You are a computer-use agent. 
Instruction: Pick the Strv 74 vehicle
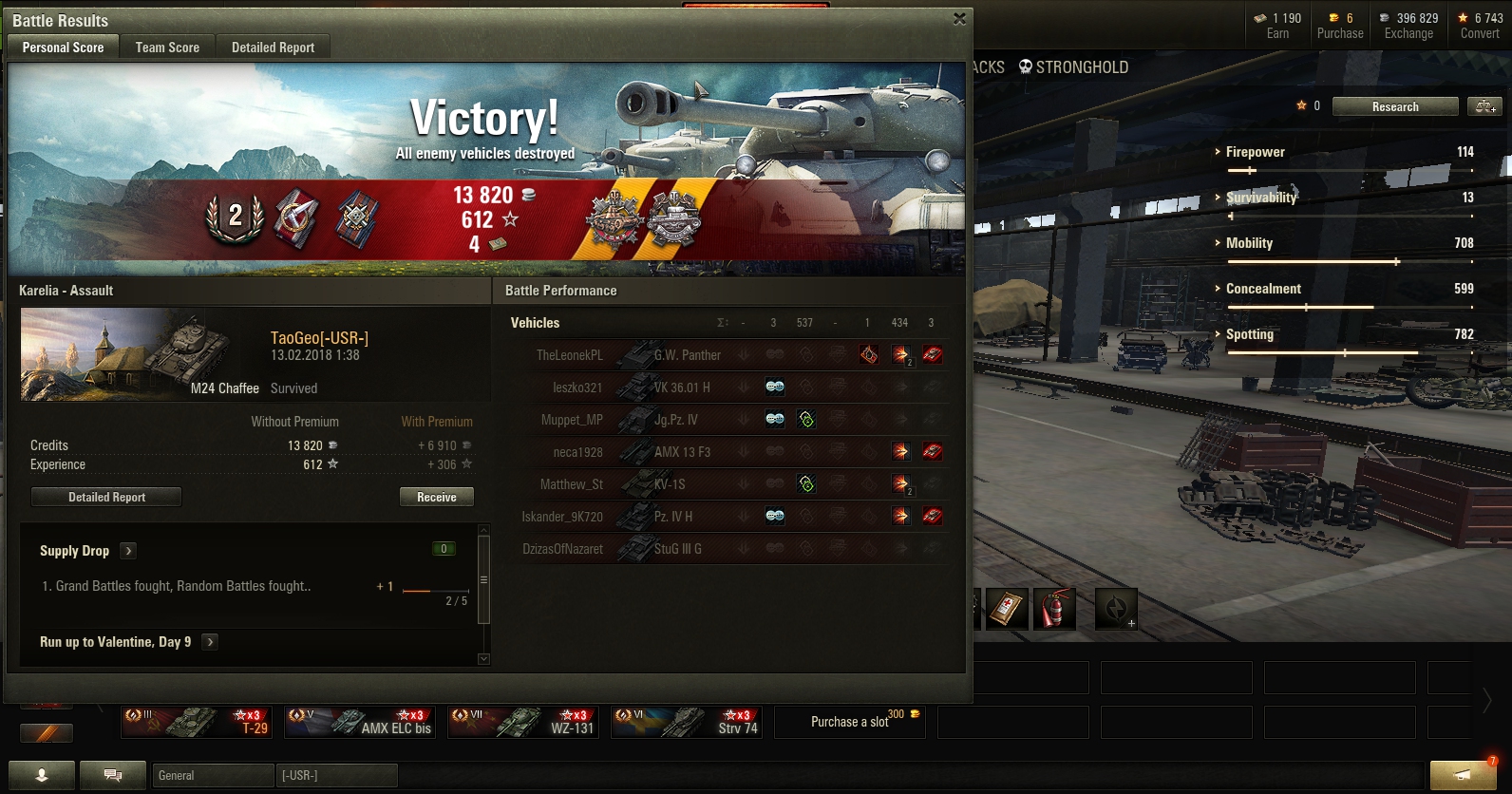coord(687,722)
